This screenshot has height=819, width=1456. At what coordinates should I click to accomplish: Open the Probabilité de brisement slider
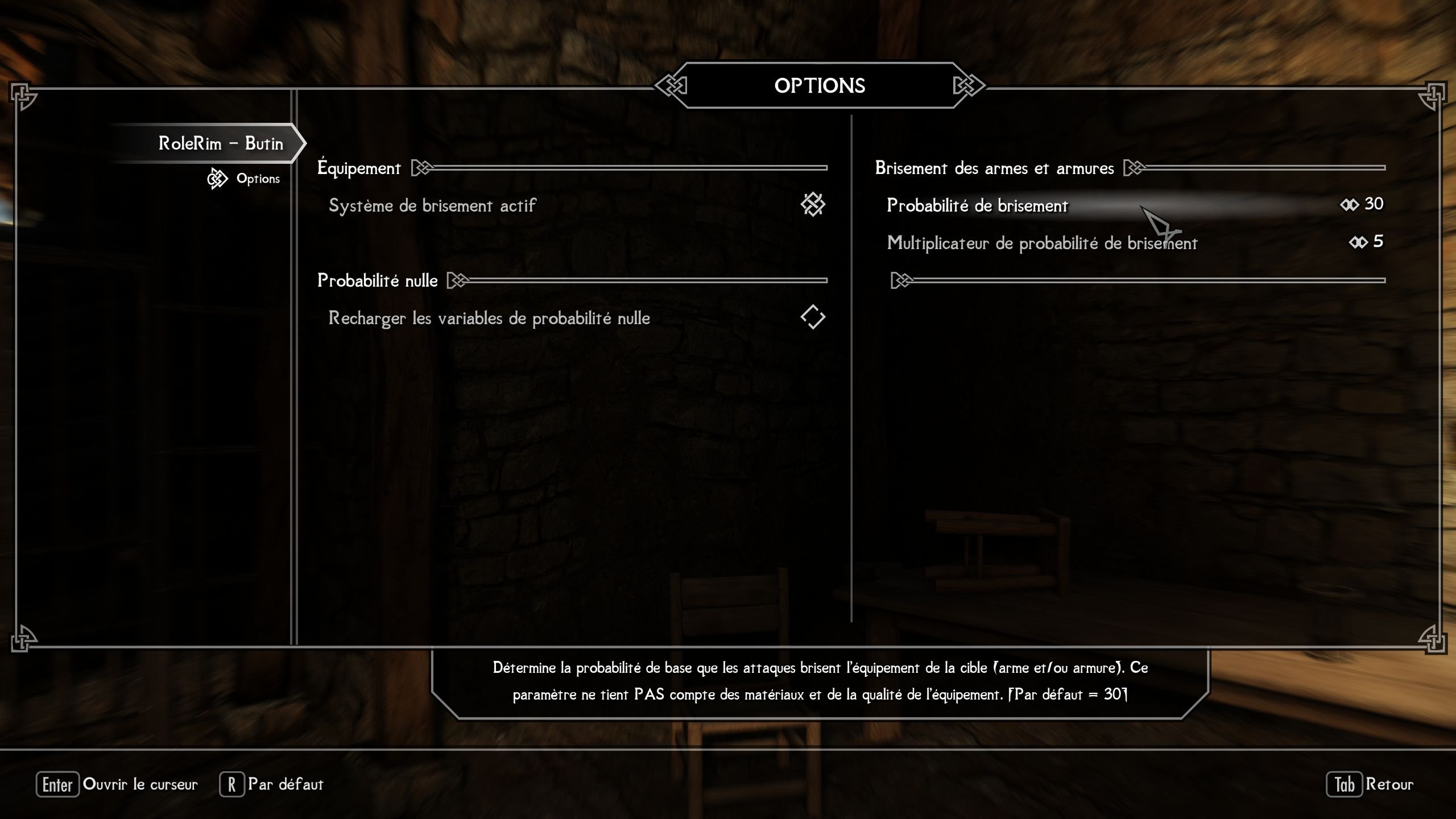(977, 205)
